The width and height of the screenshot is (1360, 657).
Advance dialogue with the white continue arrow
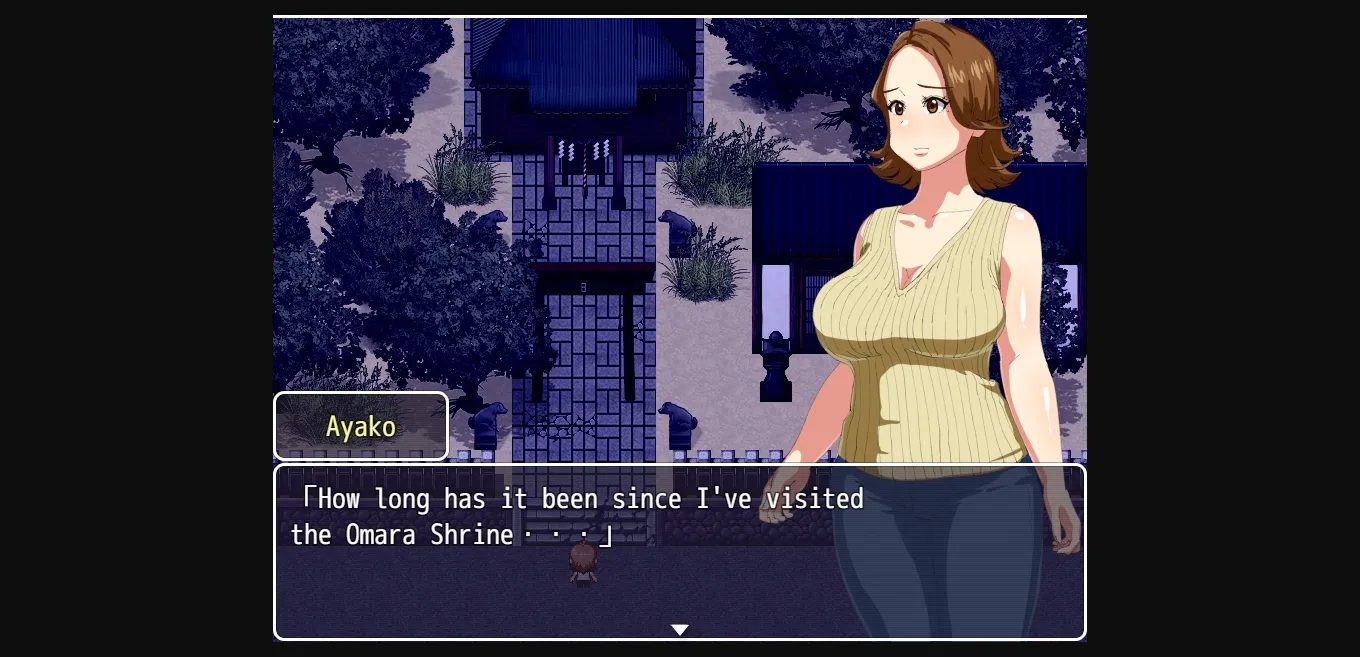click(x=680, y=630)
